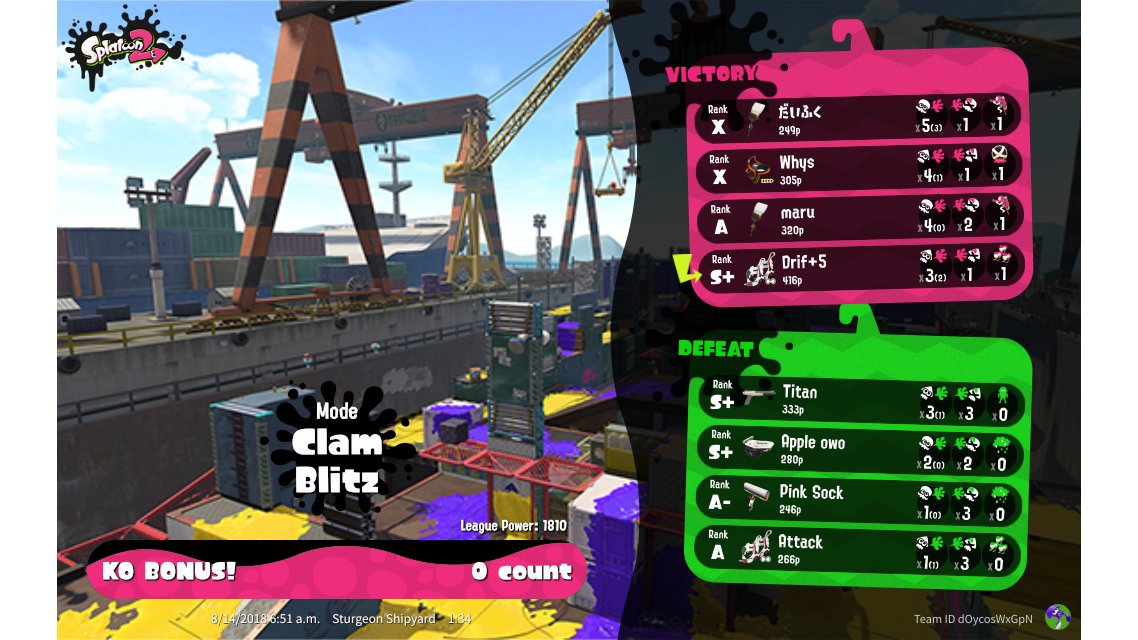Open the Drif+5 player entry
1138x640 pixels.
(860, 268)
